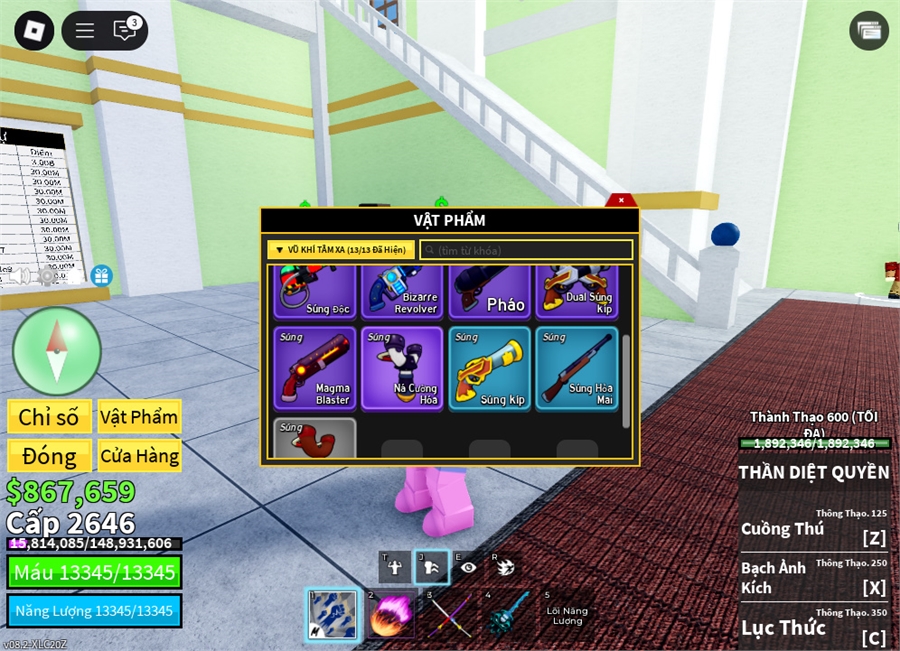The height and width of the screenshot is (651, 900).
Task: Select the Lõi Năng Lượng hotbar slot
Action: click(x=567, y=614)
